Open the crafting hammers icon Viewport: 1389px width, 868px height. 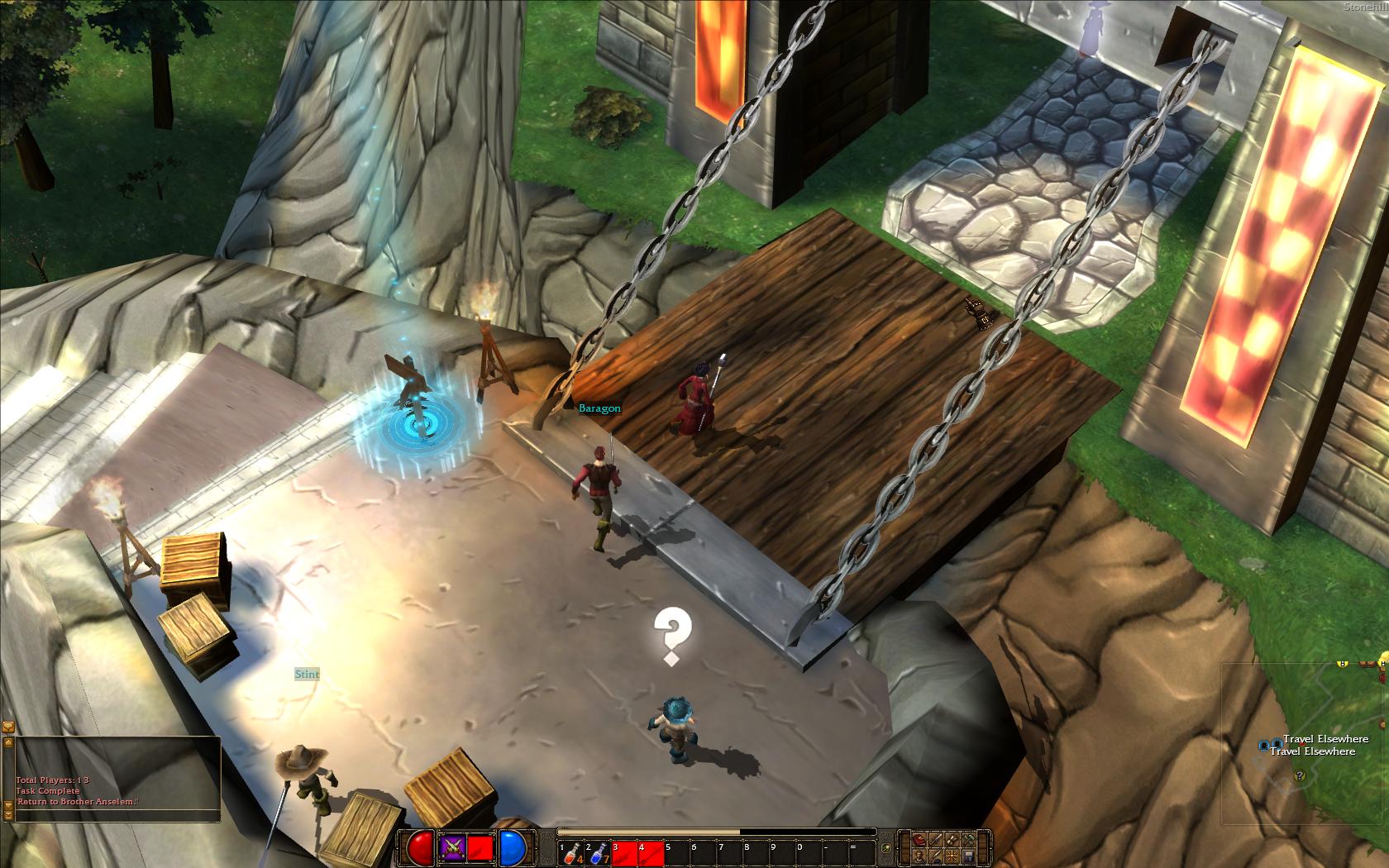[x=969, y=840]
